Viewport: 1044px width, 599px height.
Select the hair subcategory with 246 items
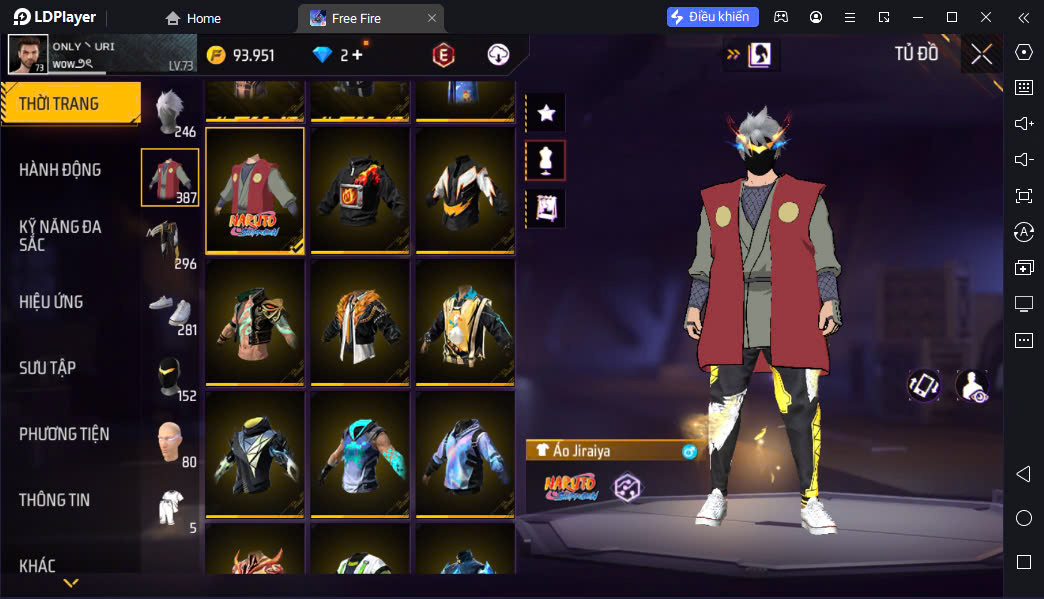click(170, 112)
